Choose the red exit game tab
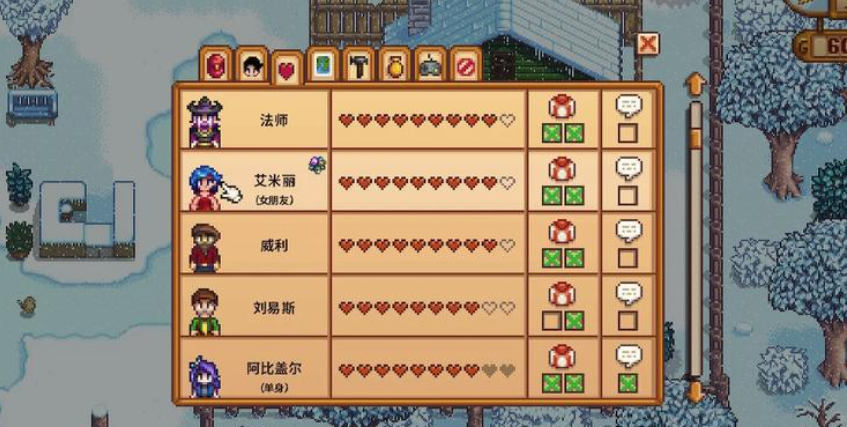The width and height of the screenshot is (847, 427). pos(465,65)
